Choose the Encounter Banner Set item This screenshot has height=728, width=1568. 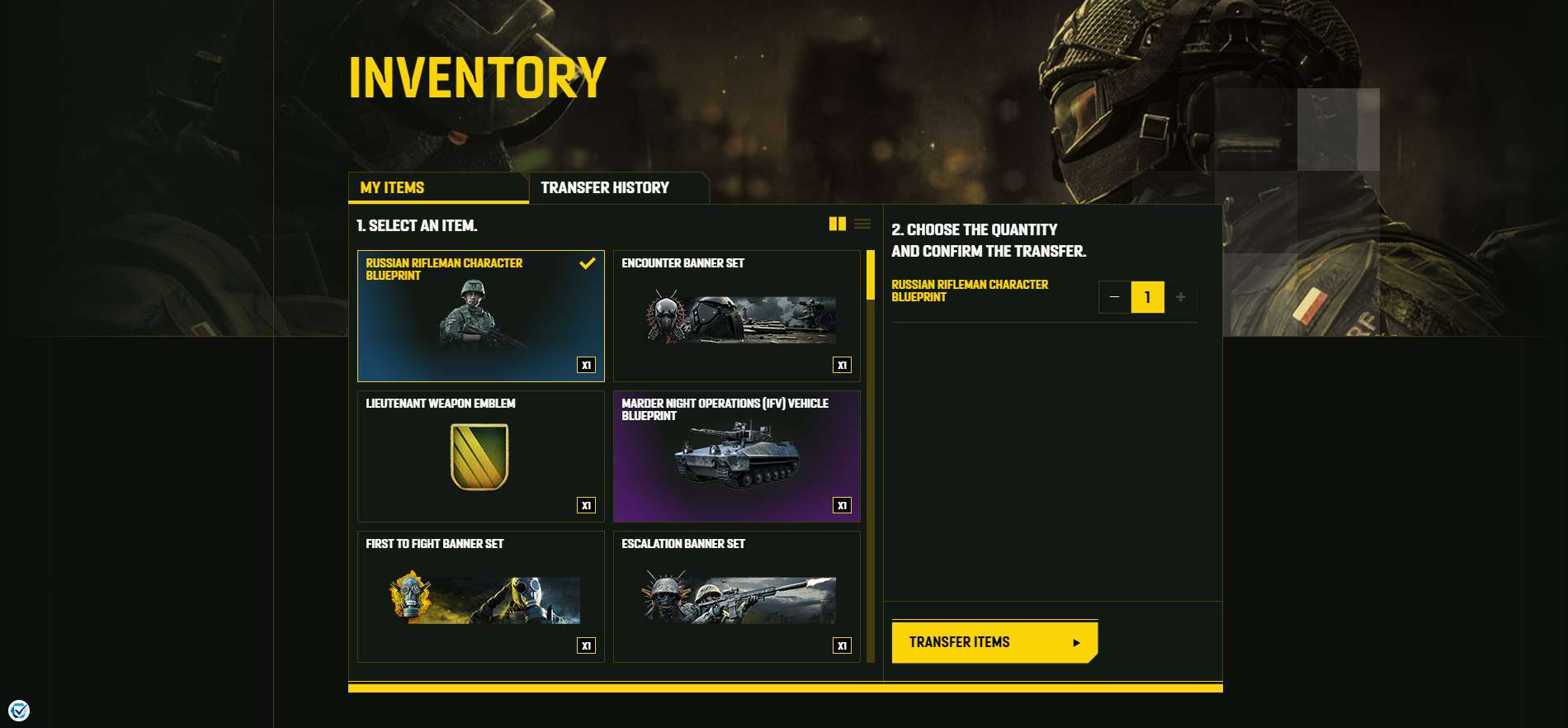[736, 316]
